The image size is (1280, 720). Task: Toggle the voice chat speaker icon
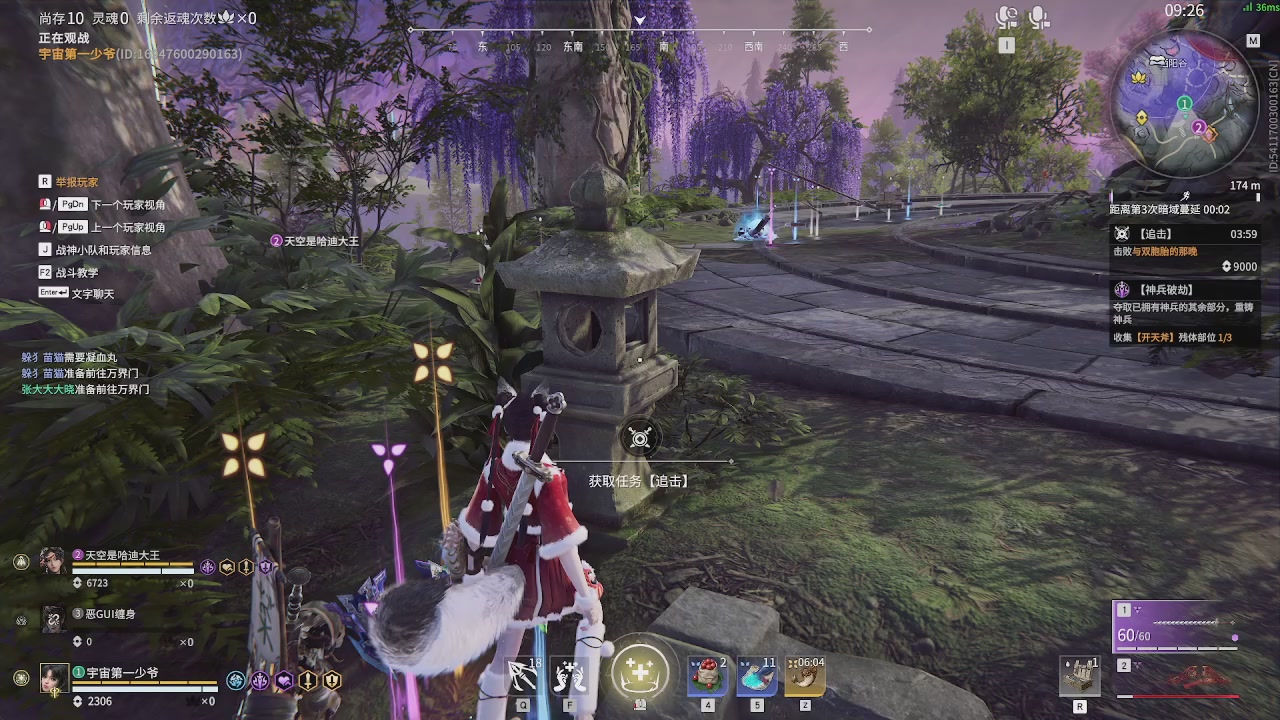click(1006, 17)
